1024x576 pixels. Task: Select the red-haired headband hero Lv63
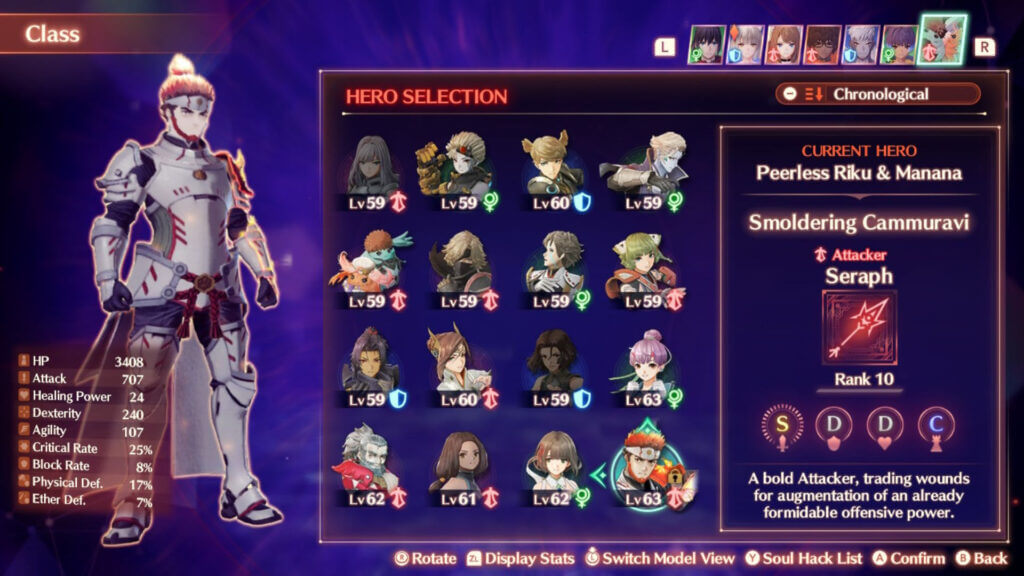650,467
